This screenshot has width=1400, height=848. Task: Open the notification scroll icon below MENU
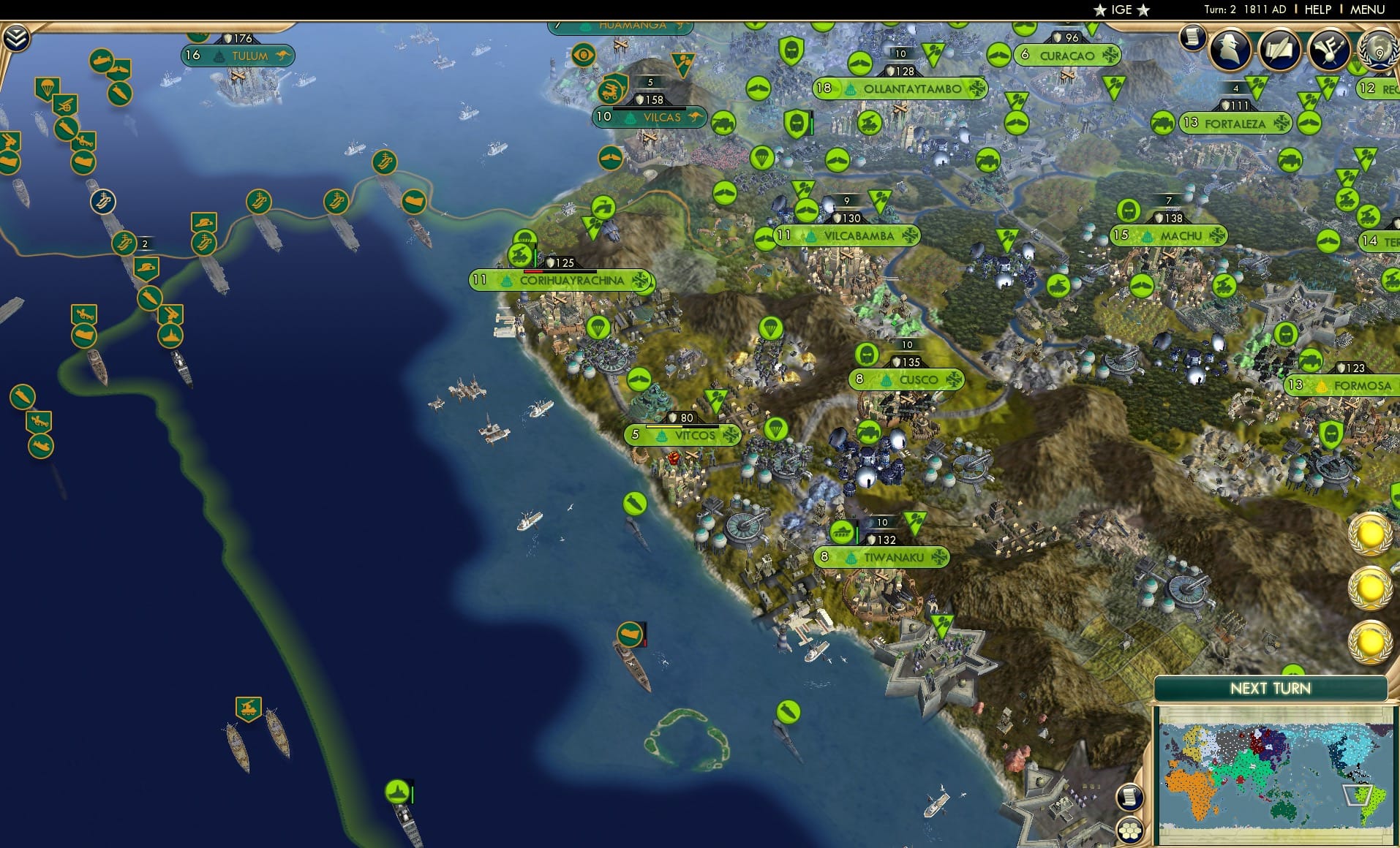pos(1192,37)
